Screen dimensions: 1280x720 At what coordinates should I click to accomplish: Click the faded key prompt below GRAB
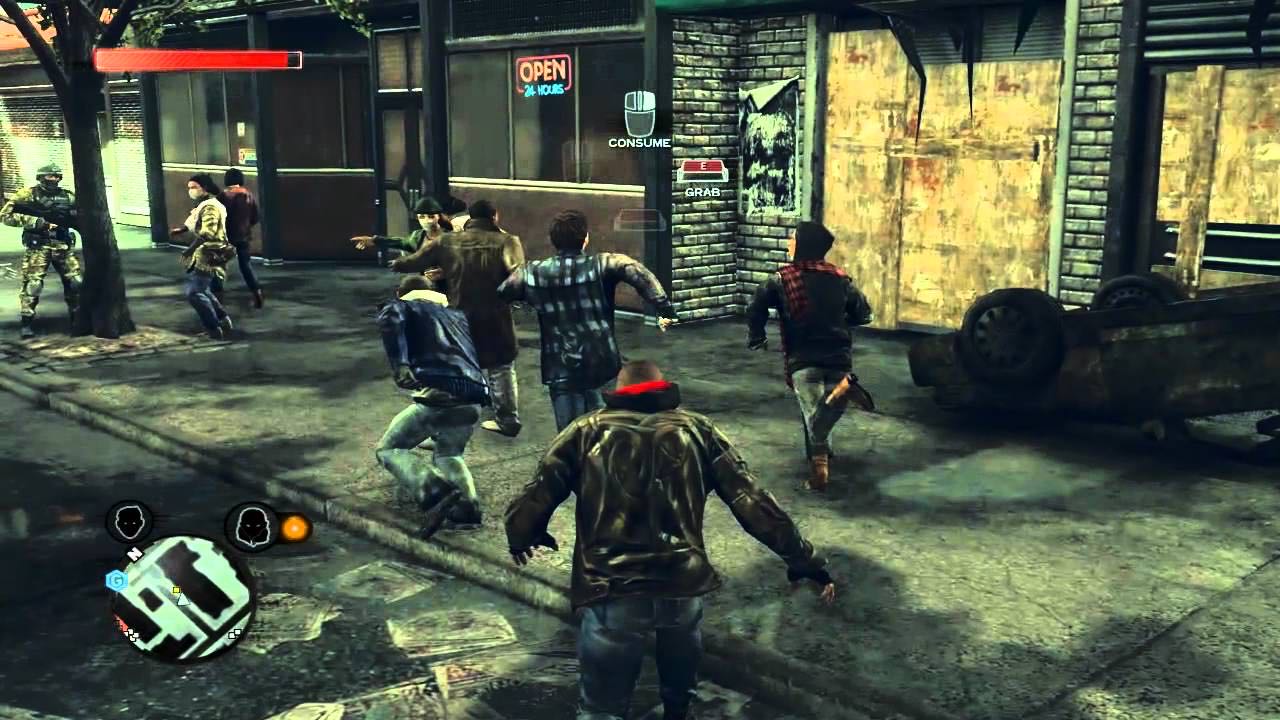pos(640,217)
